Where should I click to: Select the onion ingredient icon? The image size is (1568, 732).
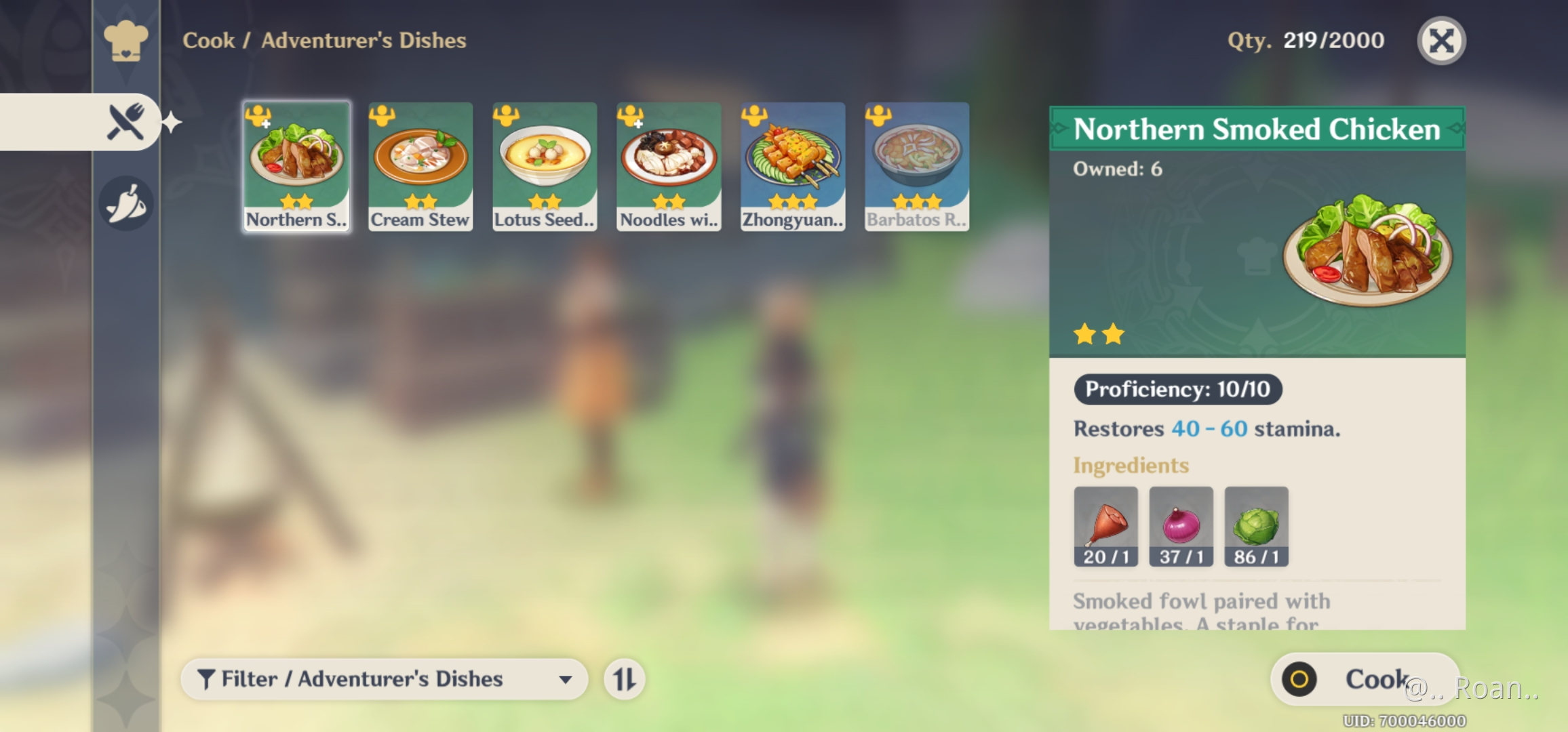1180,525
